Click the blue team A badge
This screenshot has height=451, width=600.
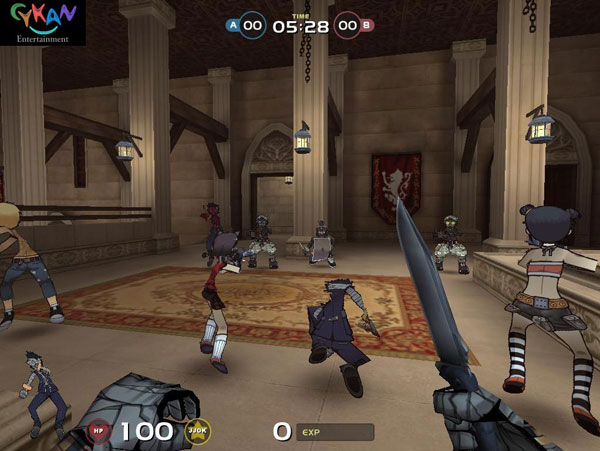point(233,25)
